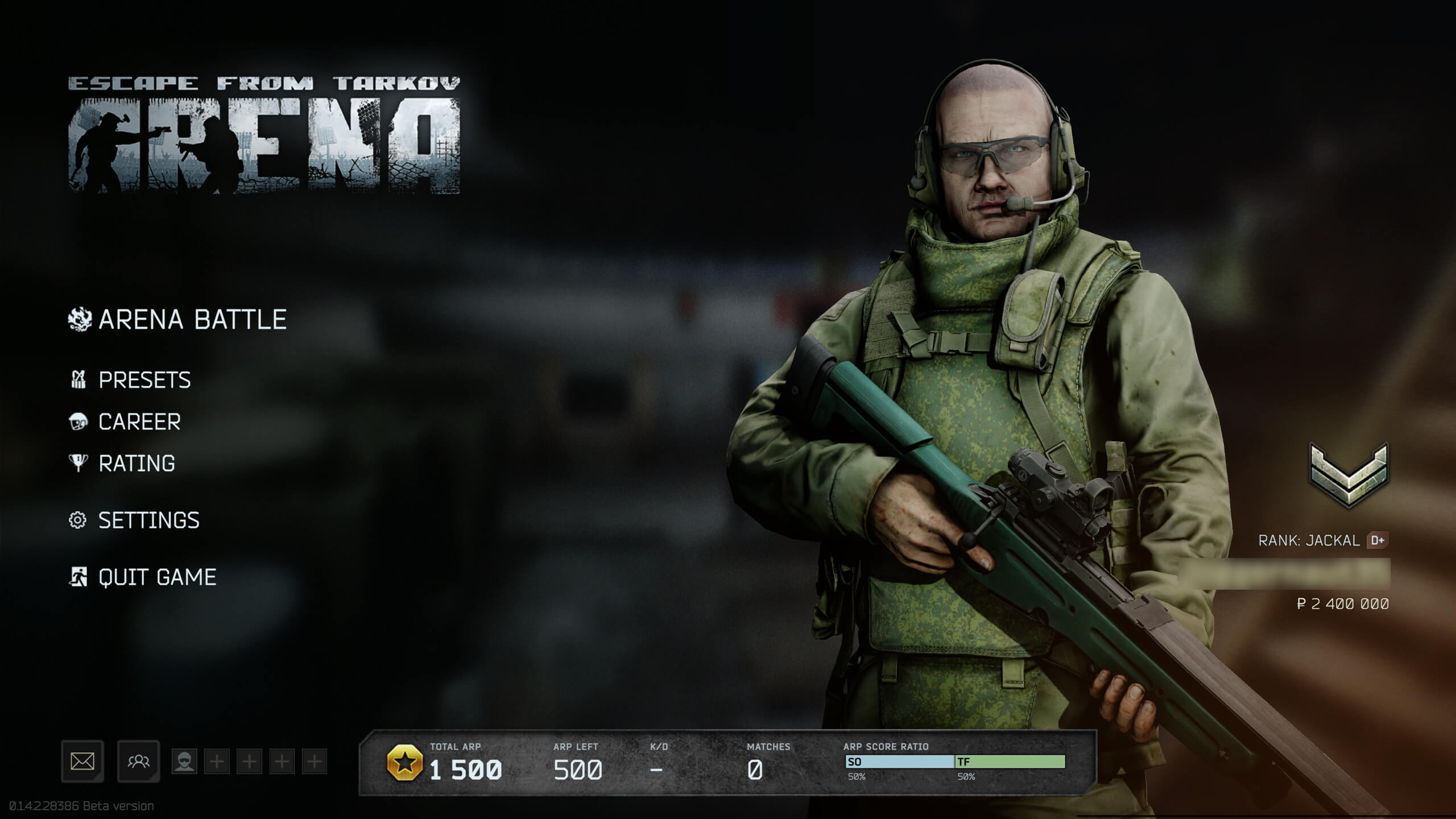
Task: Select the Career skull icon
Action: pos(80,421)
